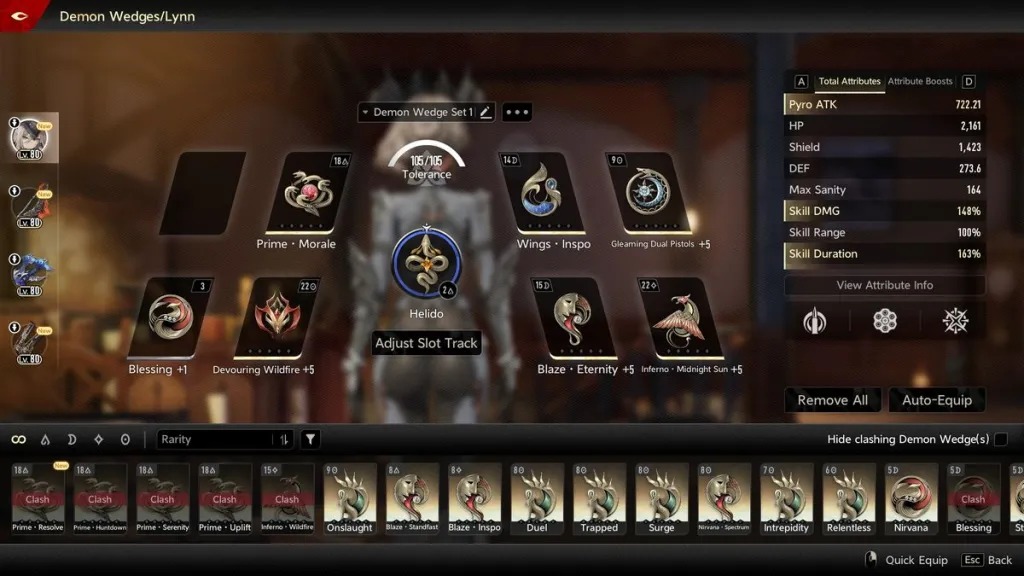Open the wedge filter funnel

tap(311, 439)
